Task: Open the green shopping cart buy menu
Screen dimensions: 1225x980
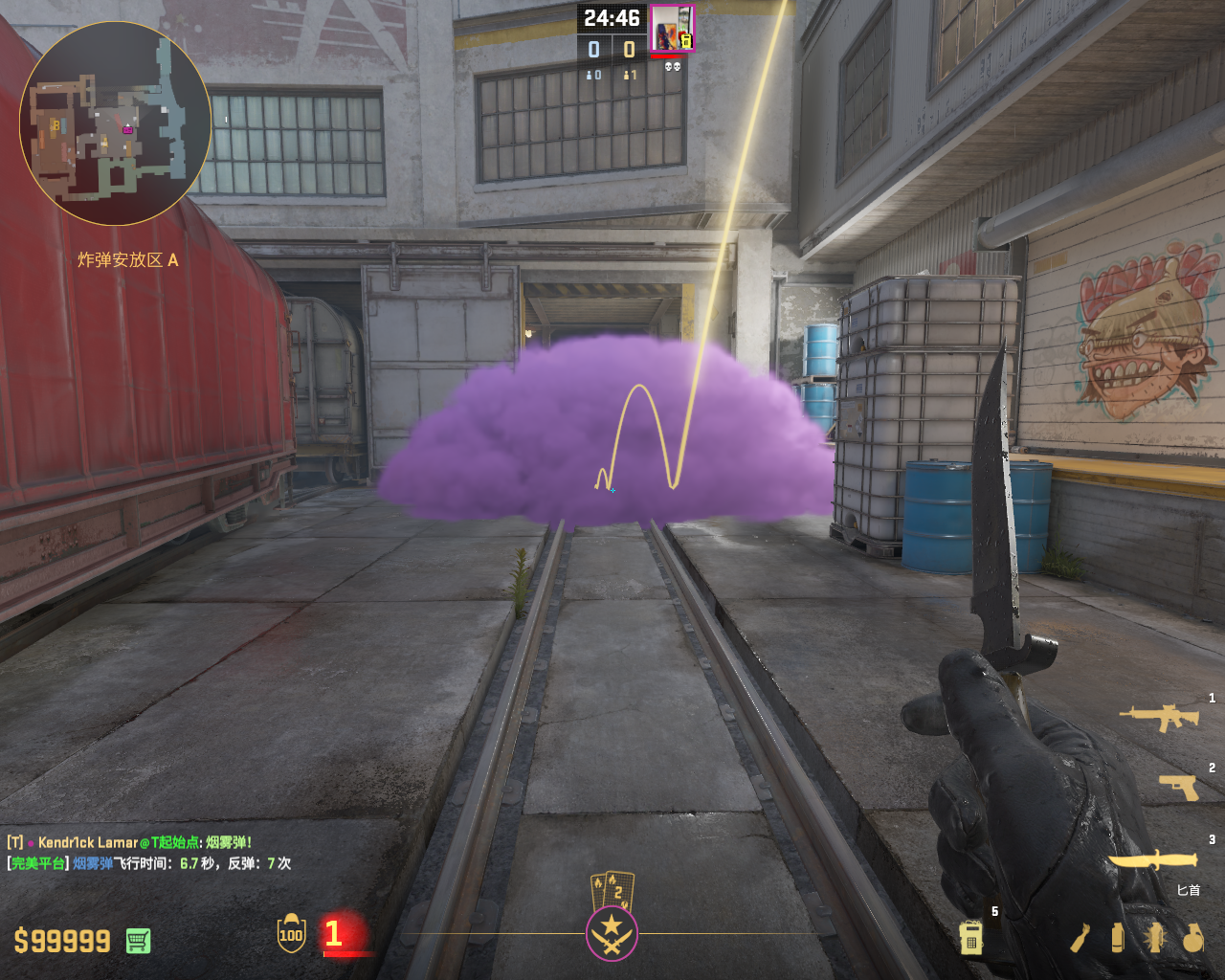Action: 138,941
